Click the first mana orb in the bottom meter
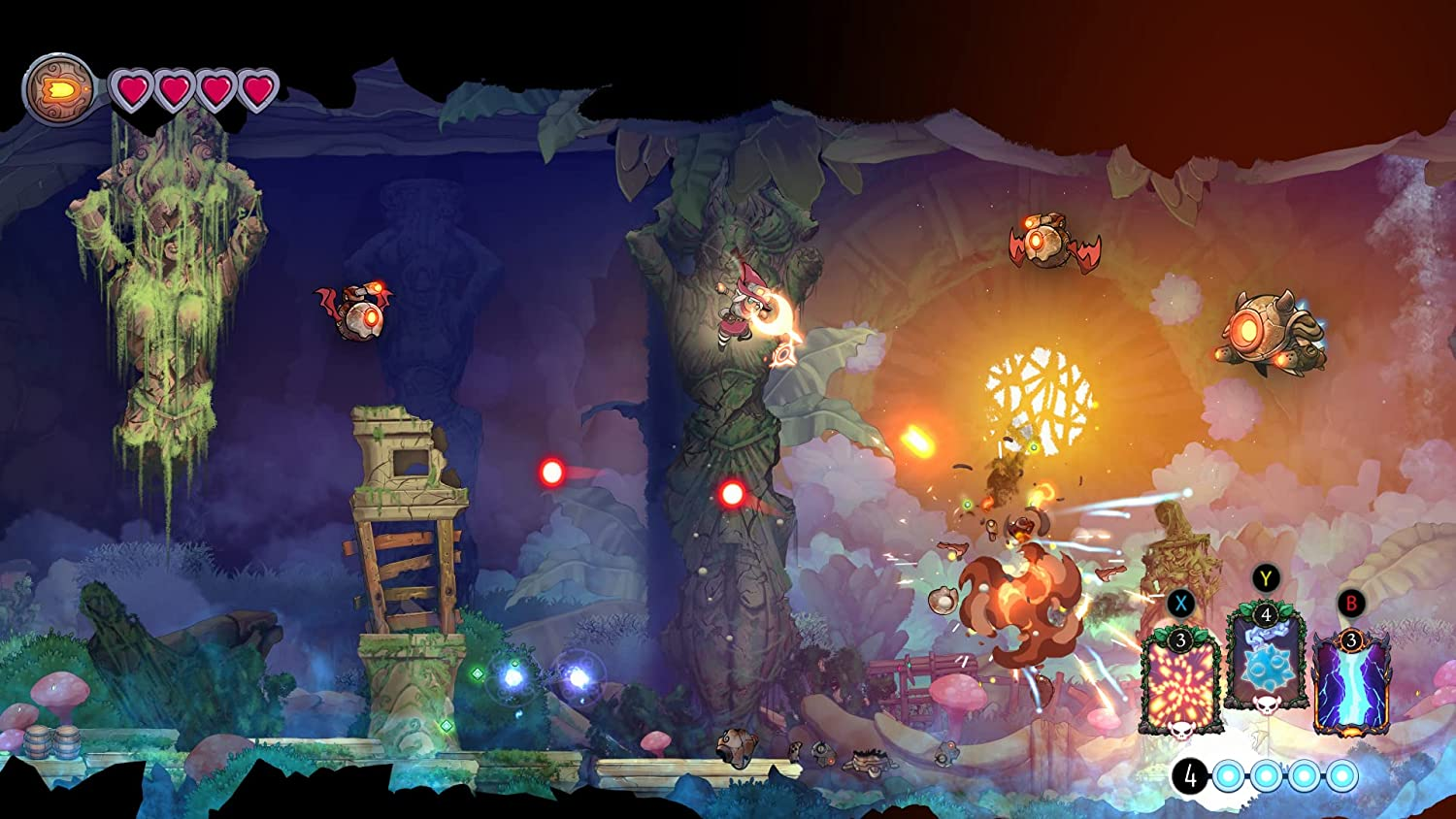 [x=1228, y=776]
